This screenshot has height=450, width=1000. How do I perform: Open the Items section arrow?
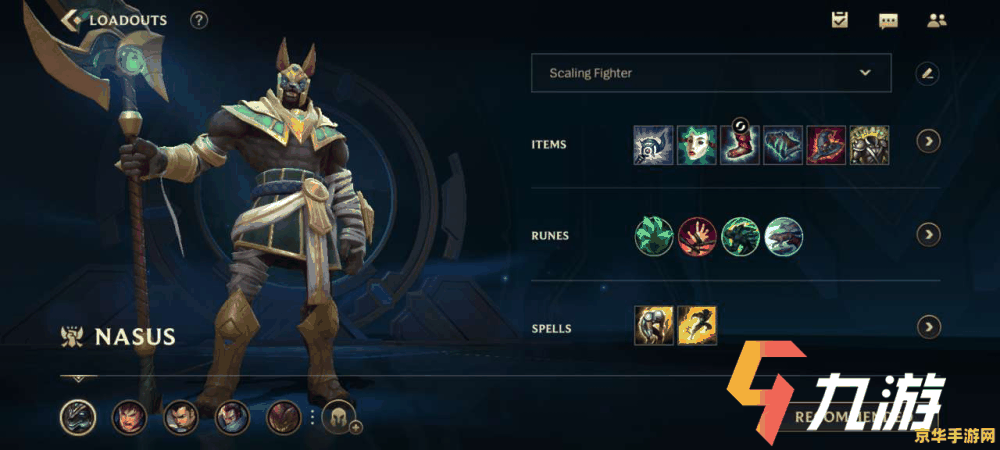(929, 141)
